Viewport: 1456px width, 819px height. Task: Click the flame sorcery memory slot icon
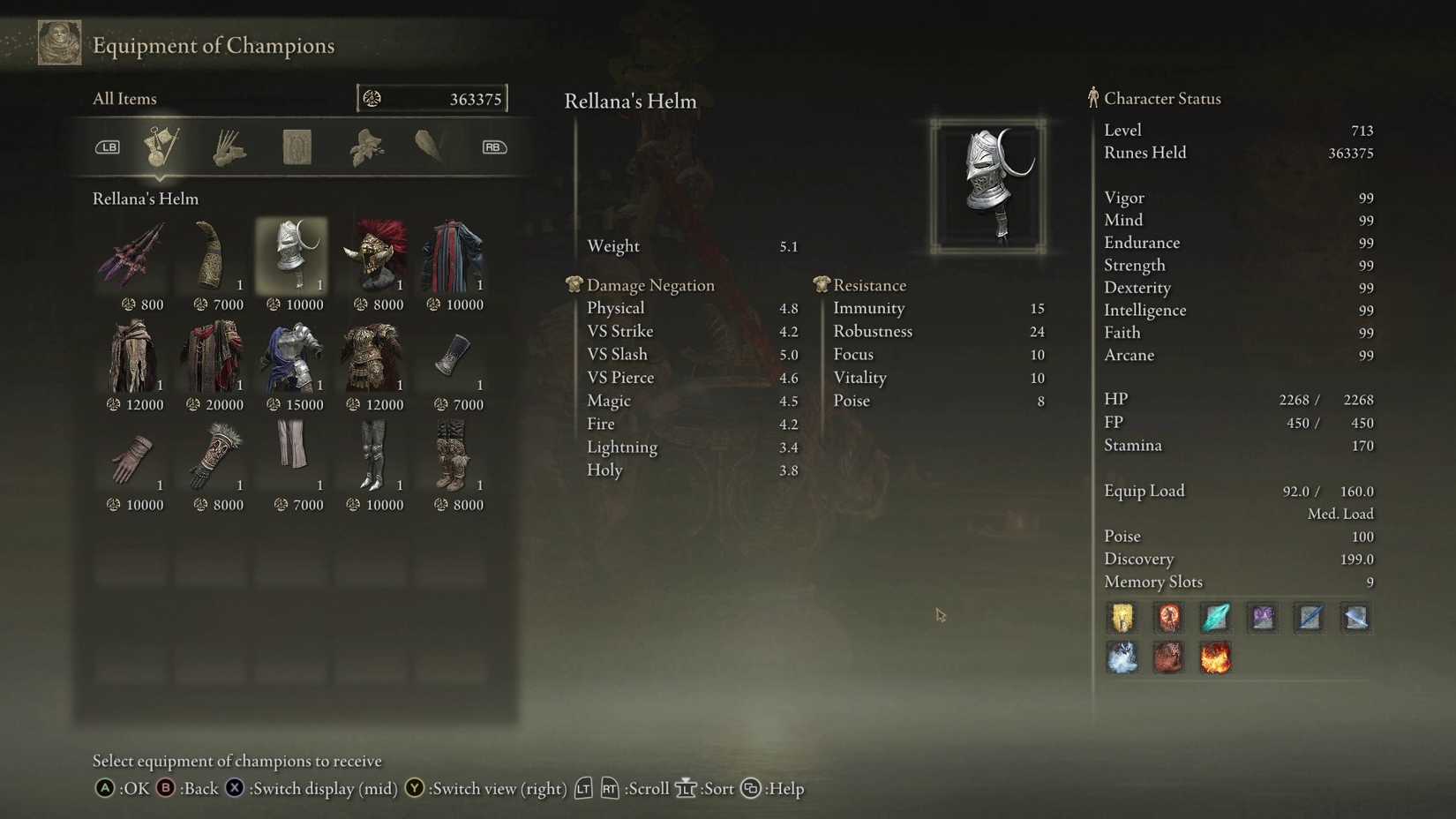pyautogui.click(x=1215, y=657)
